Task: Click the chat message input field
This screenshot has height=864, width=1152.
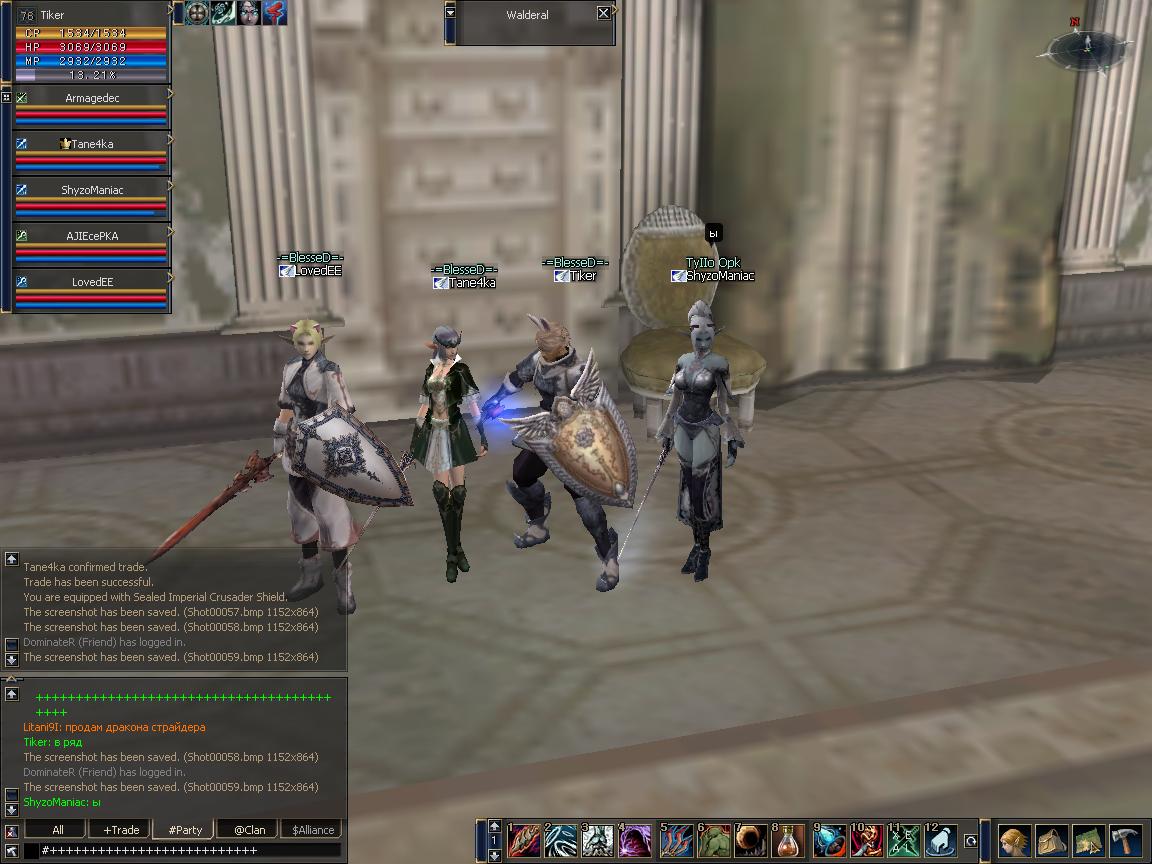Action: 190,850
